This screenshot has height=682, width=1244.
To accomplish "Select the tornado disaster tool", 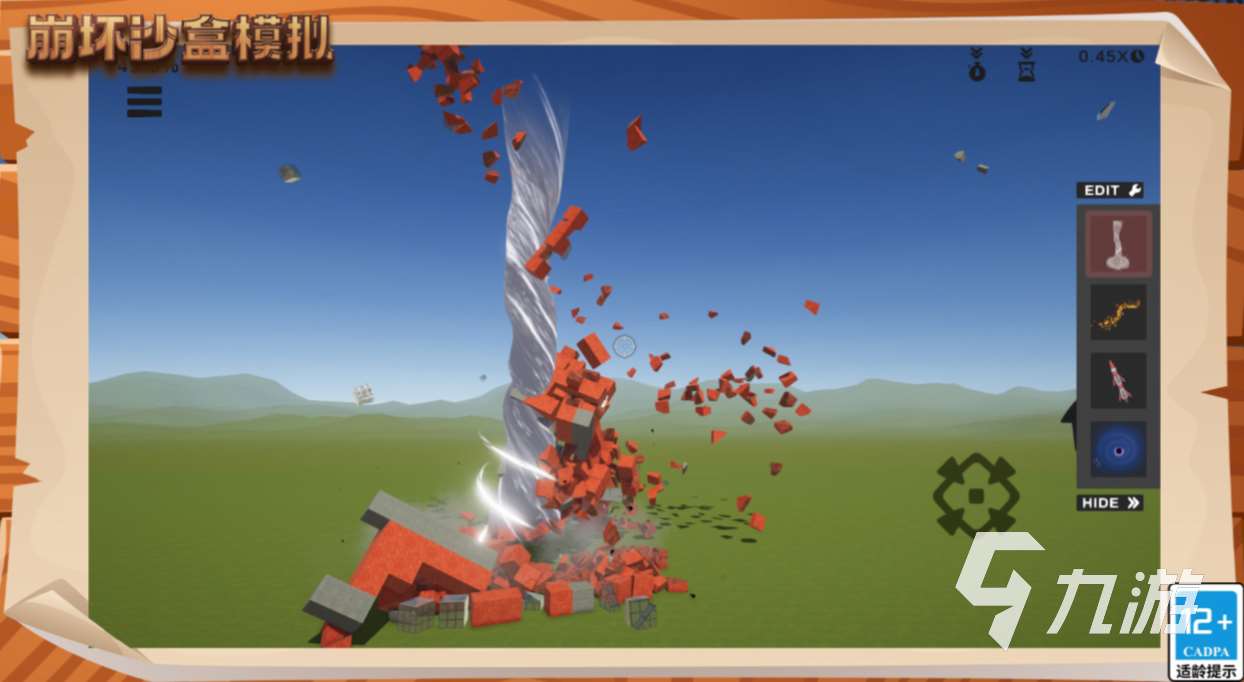I will point(1118,244).
